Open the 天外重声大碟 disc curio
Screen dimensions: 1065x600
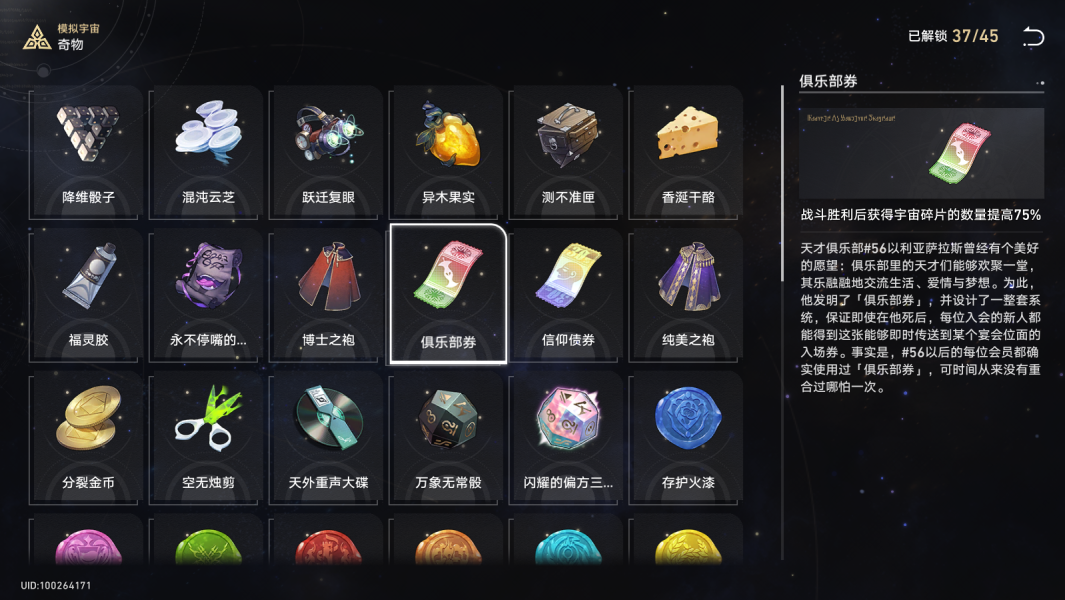tap(328, 435)
